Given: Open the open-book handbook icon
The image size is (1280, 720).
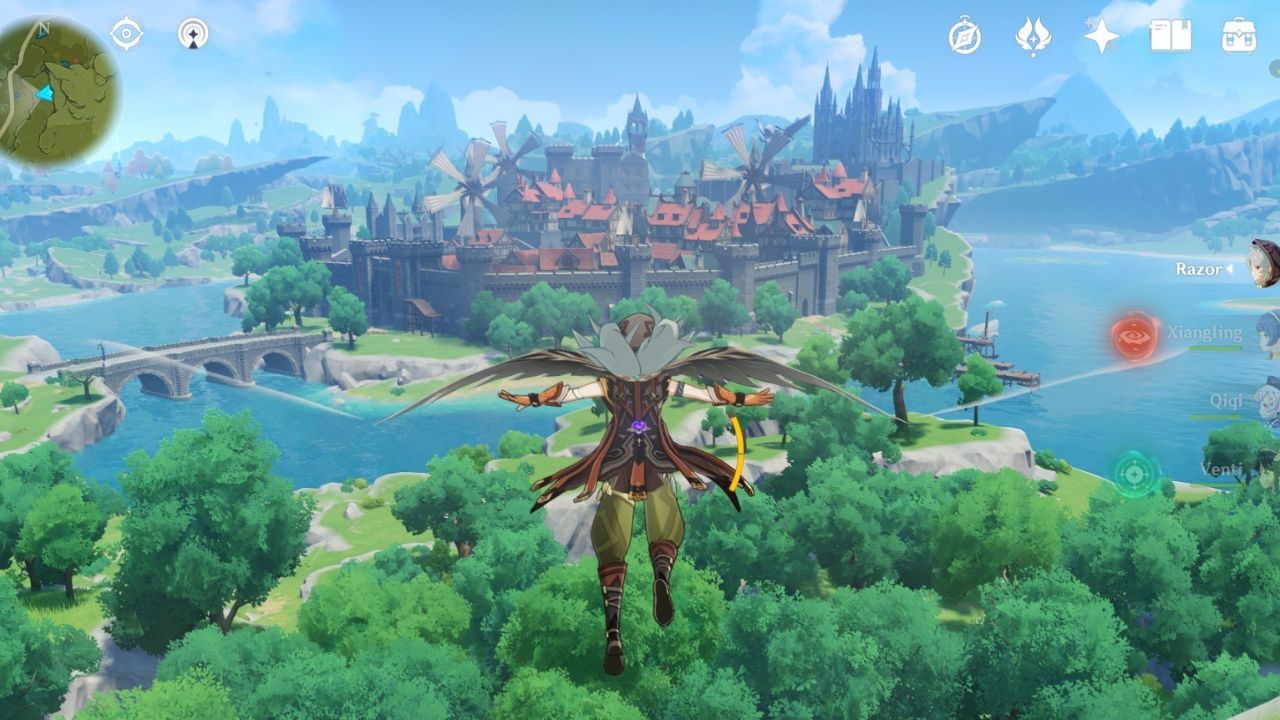Looking at the screenshot, I should pyautogui.click(x=1170, y=36).
